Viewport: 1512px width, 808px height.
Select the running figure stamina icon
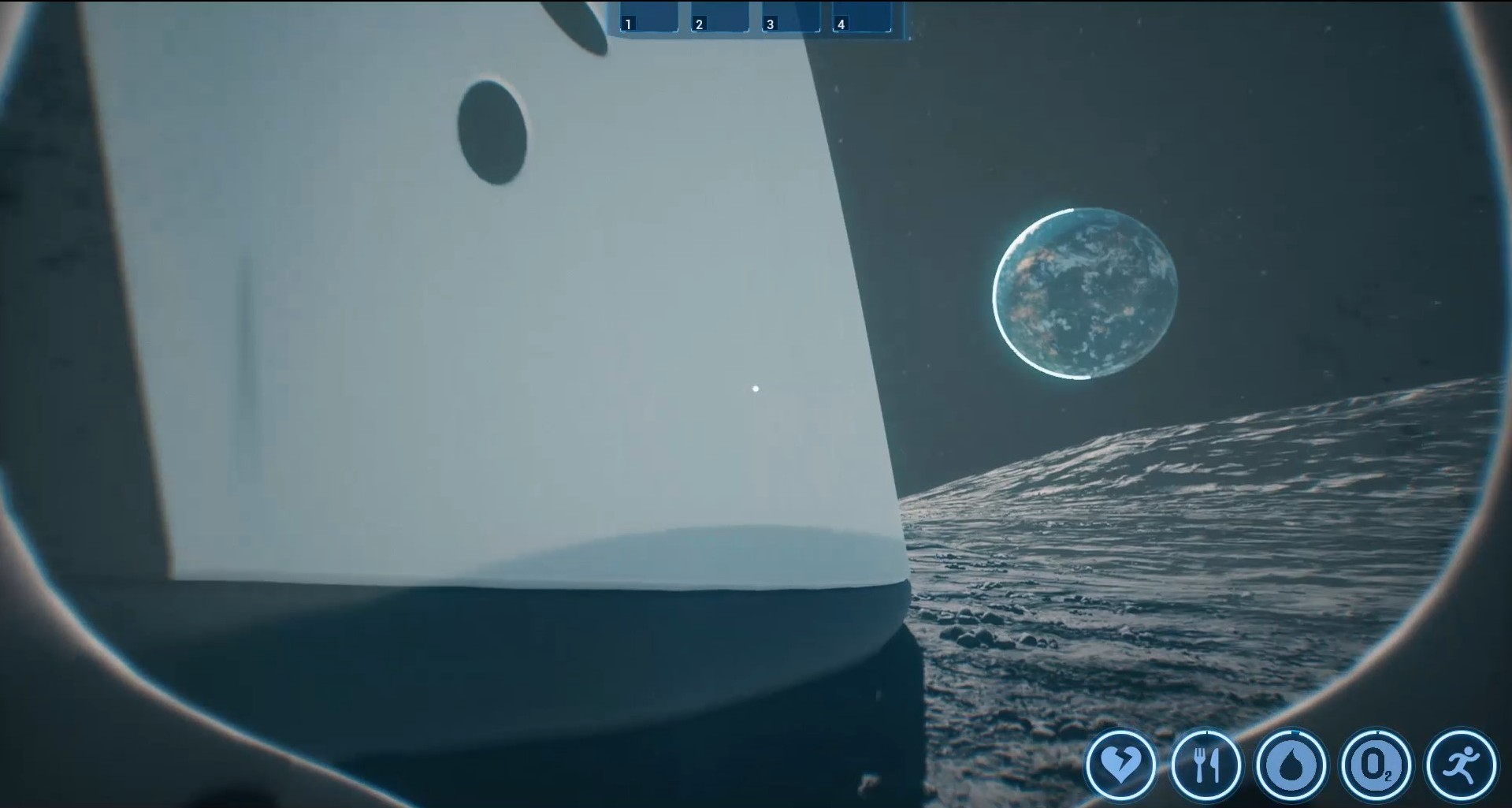1462,763
